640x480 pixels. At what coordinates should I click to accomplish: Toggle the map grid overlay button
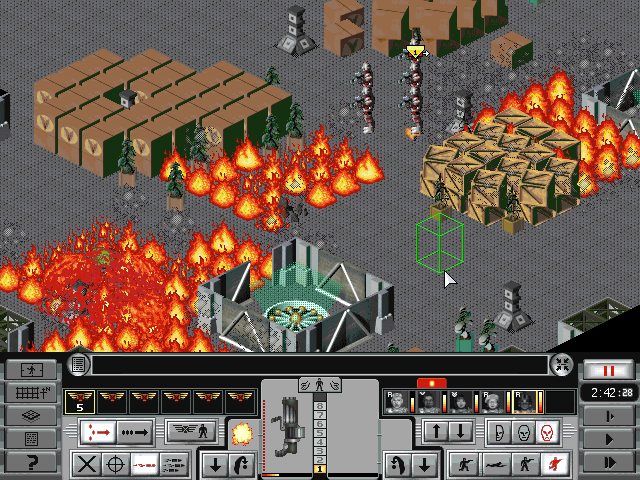pyautogui.click(x=31, y=392)
